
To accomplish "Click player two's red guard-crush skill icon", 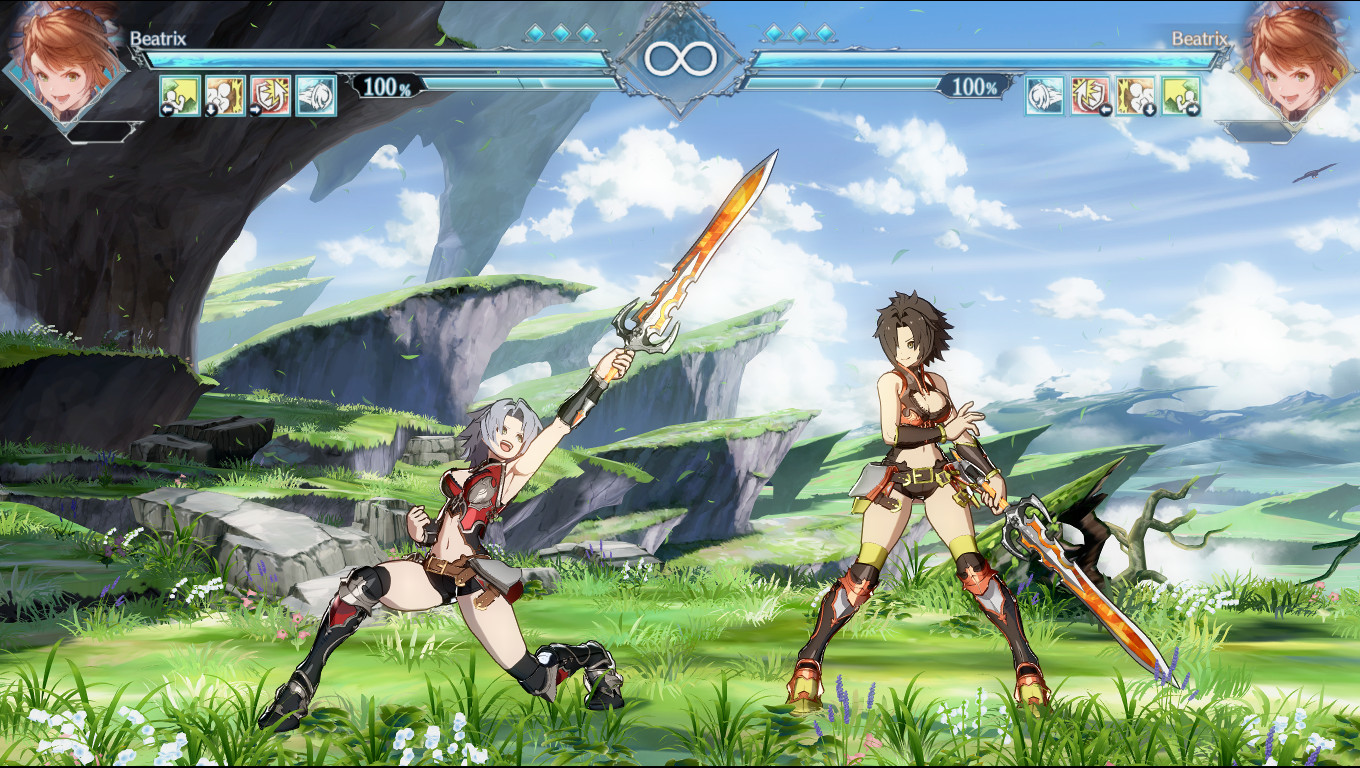I will [x=1090, y=94].
